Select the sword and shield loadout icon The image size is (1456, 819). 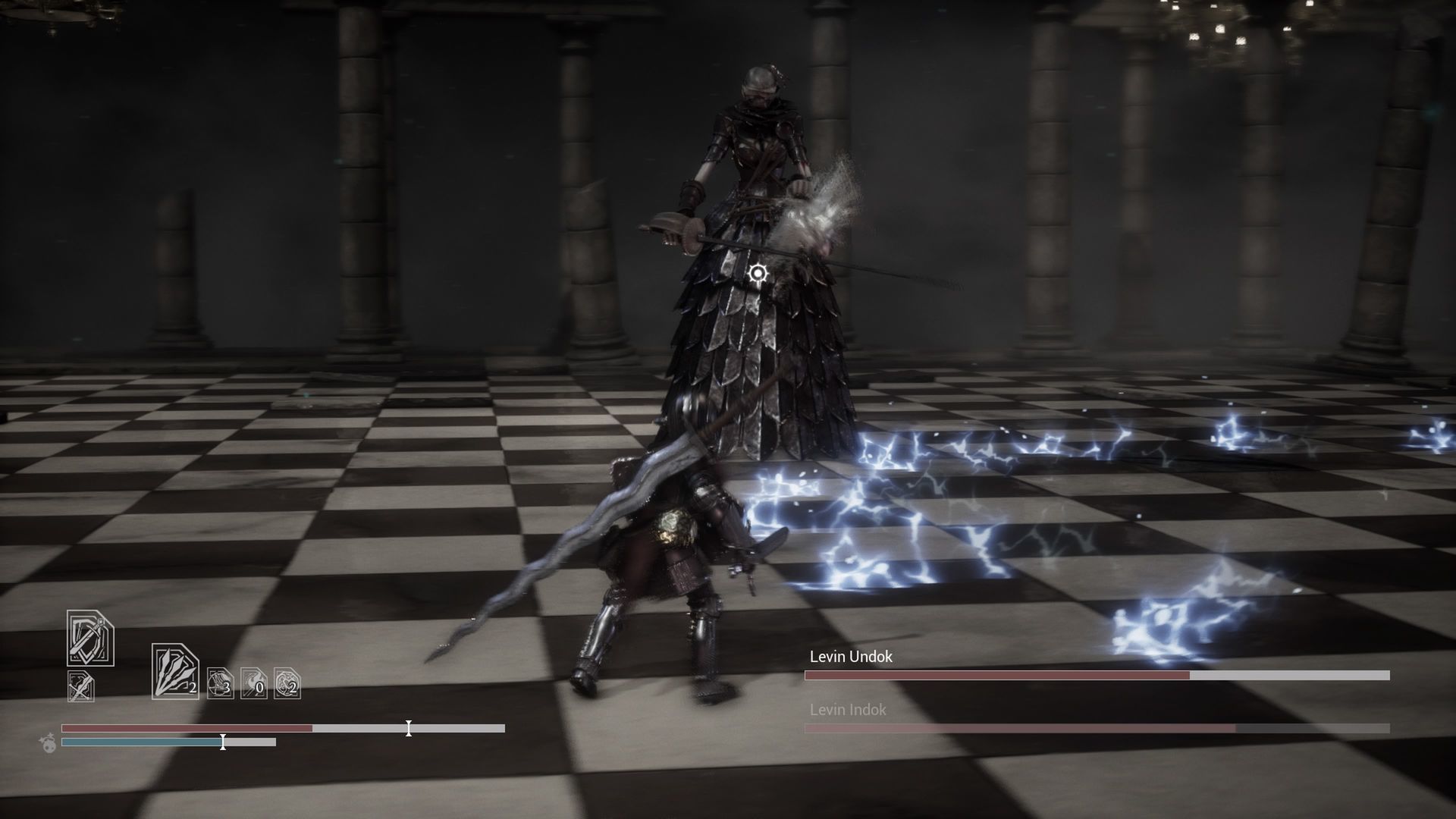point(90,639)
